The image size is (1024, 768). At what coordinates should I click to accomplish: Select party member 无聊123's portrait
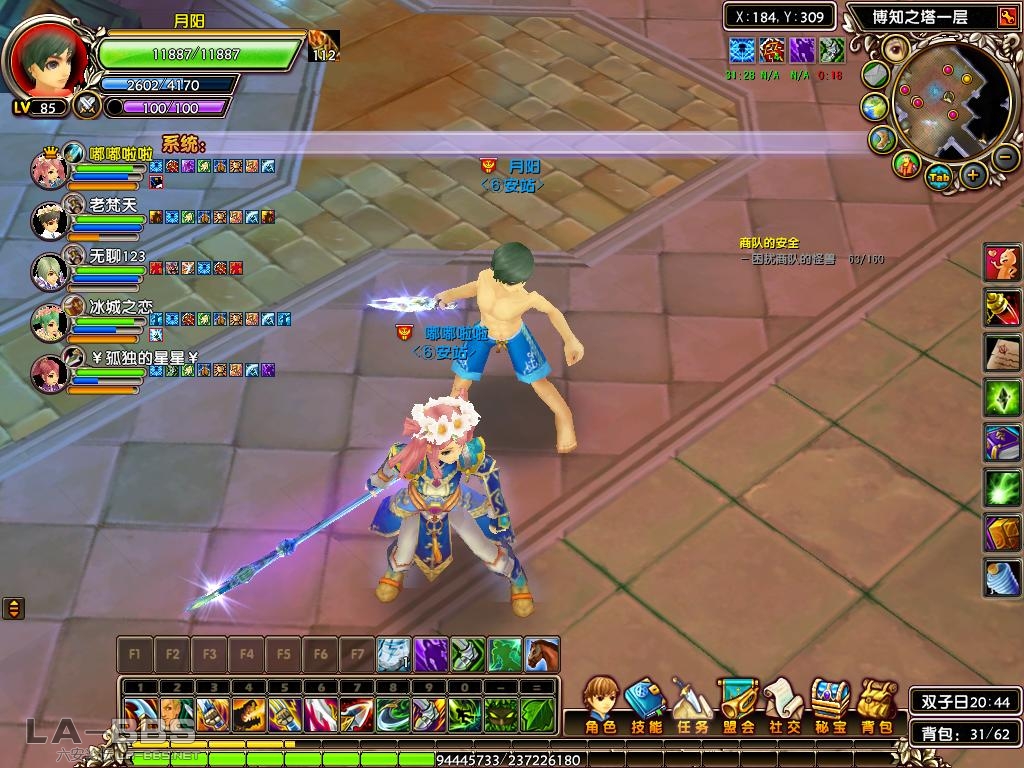click(x=49, y=270)
